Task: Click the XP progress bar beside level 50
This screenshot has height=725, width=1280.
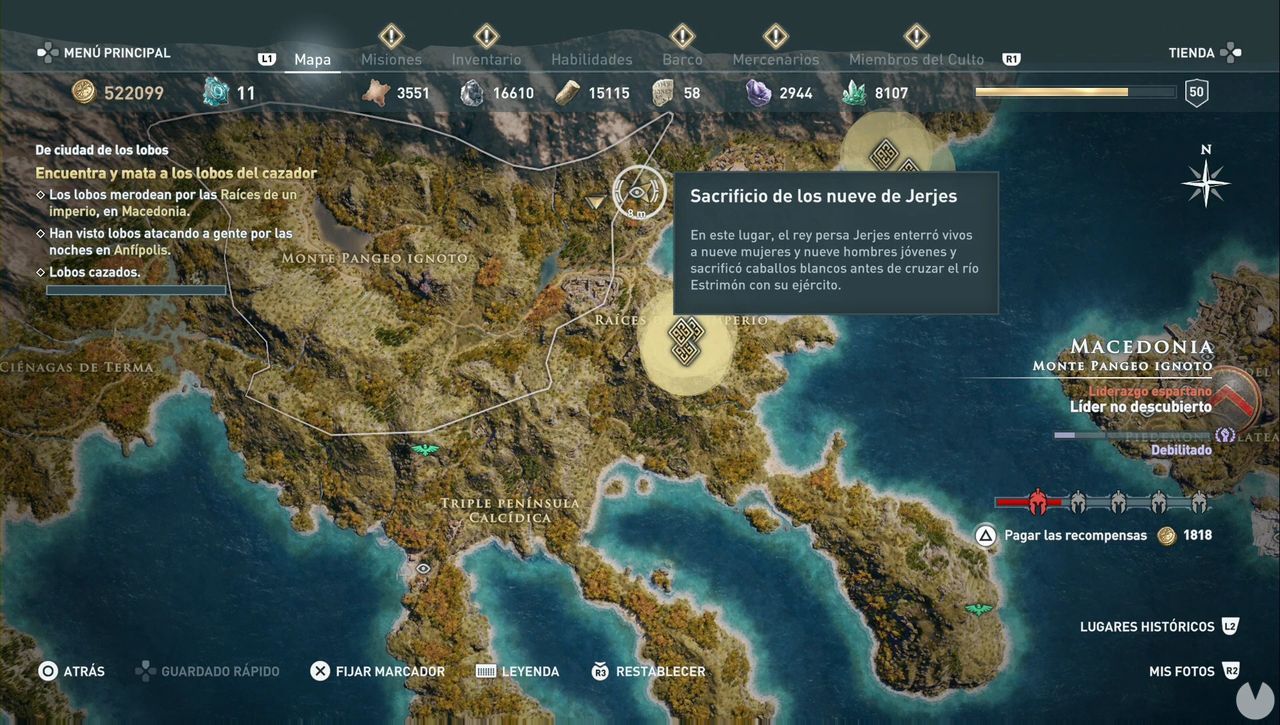Action: click(1074, 91)
